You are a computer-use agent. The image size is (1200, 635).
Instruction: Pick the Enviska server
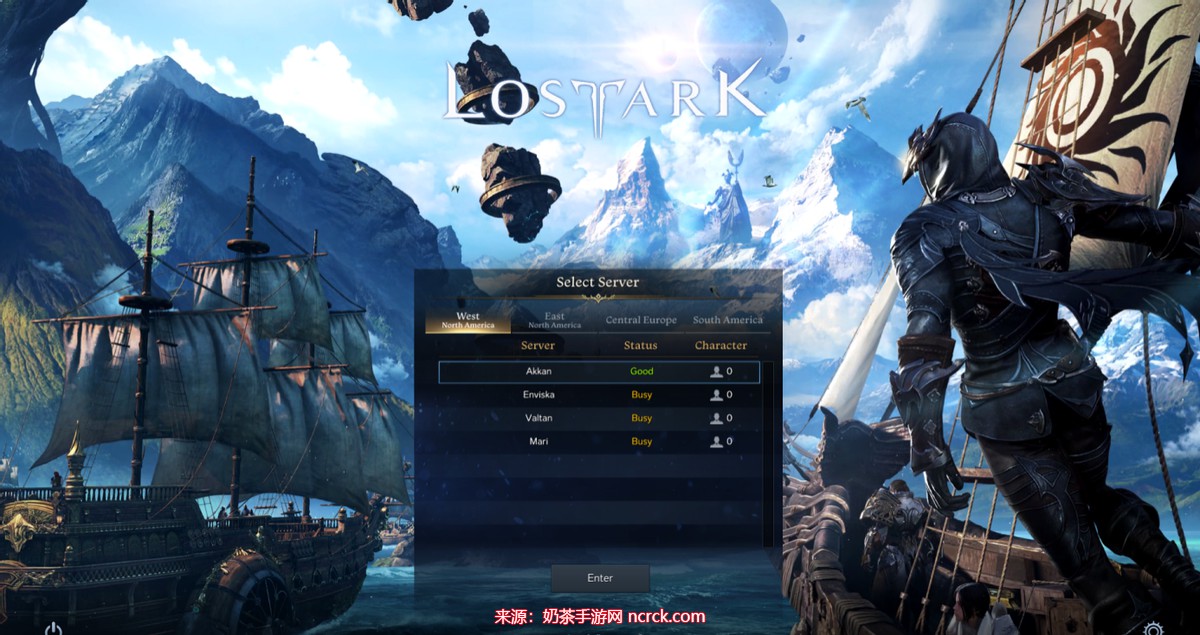pyautogui.click(x=598, y=395)
